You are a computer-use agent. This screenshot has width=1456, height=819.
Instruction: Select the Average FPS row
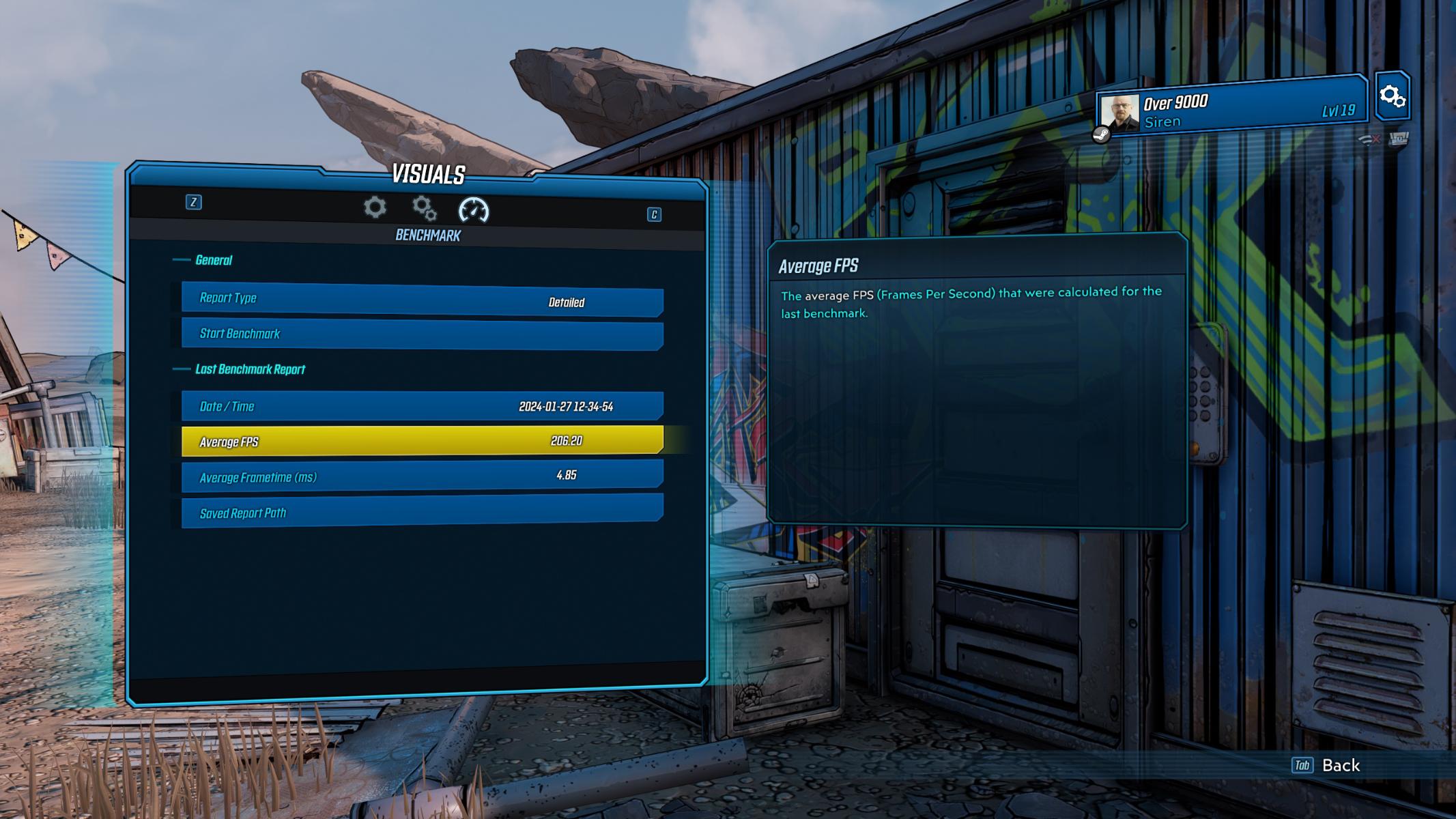click(422, 441)
